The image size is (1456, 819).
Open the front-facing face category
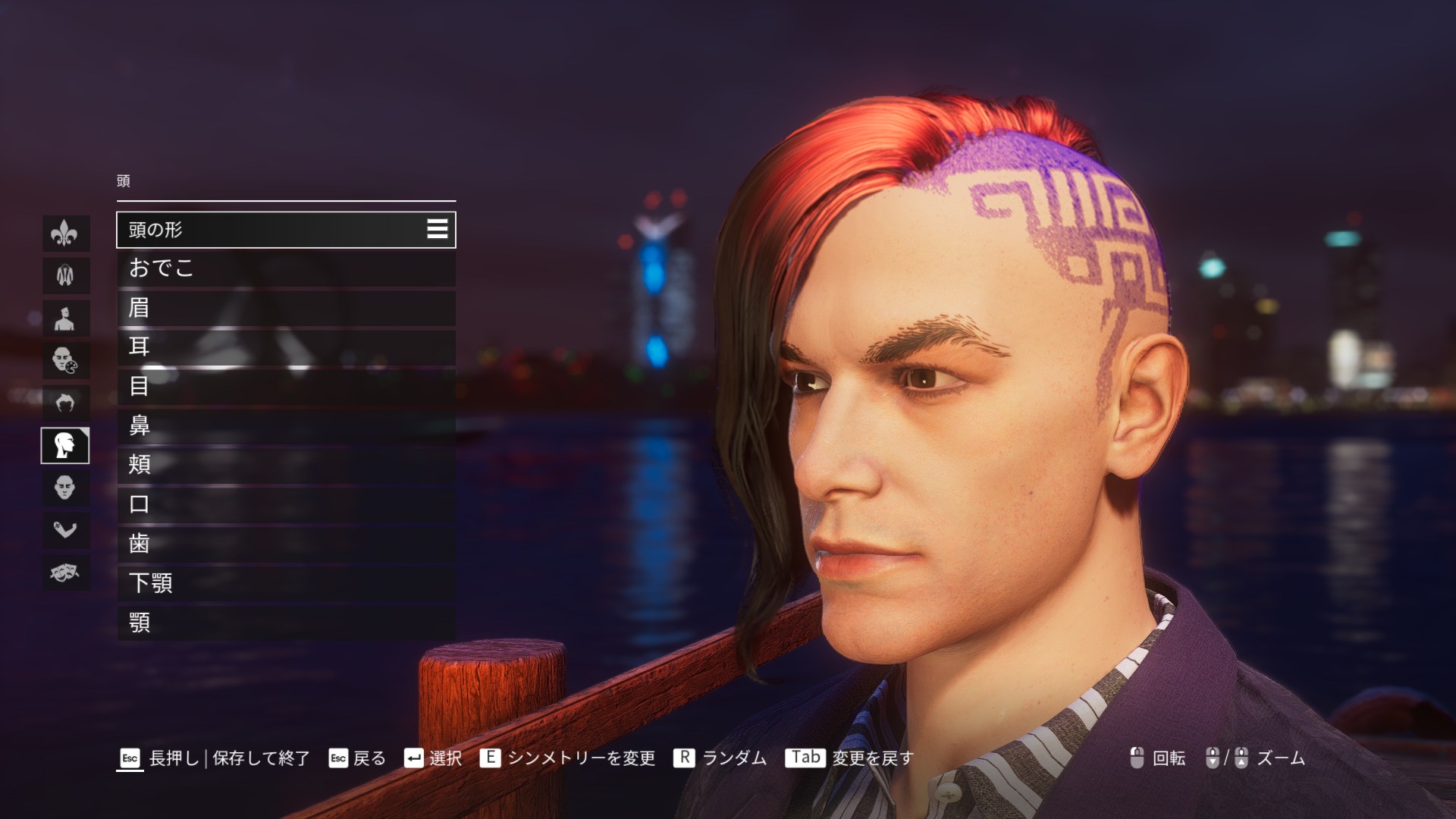click(65, 488)
